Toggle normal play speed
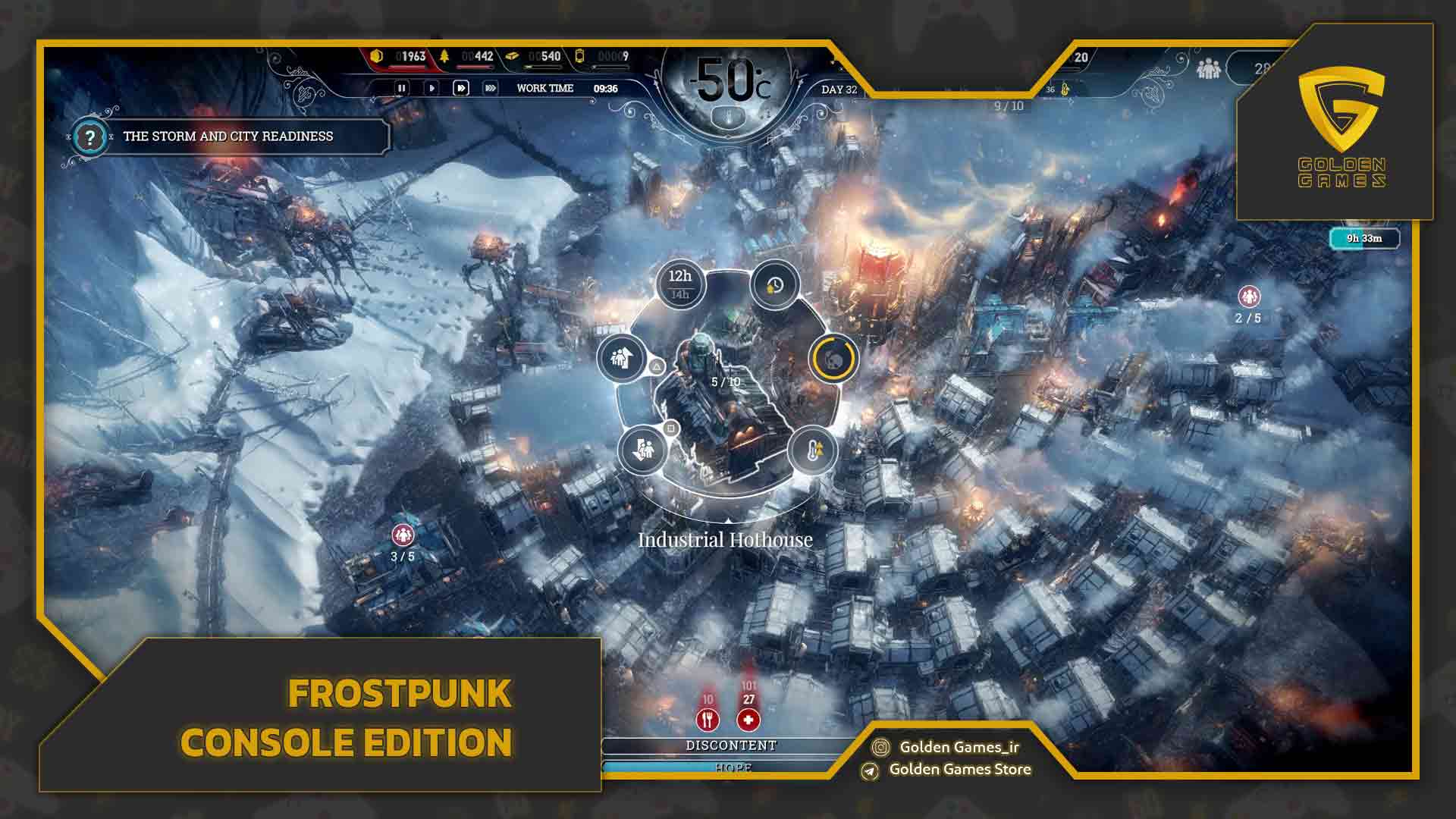The height and width of the screenshot is (819, 1456). pyautogui.click(x=432, y=88)
